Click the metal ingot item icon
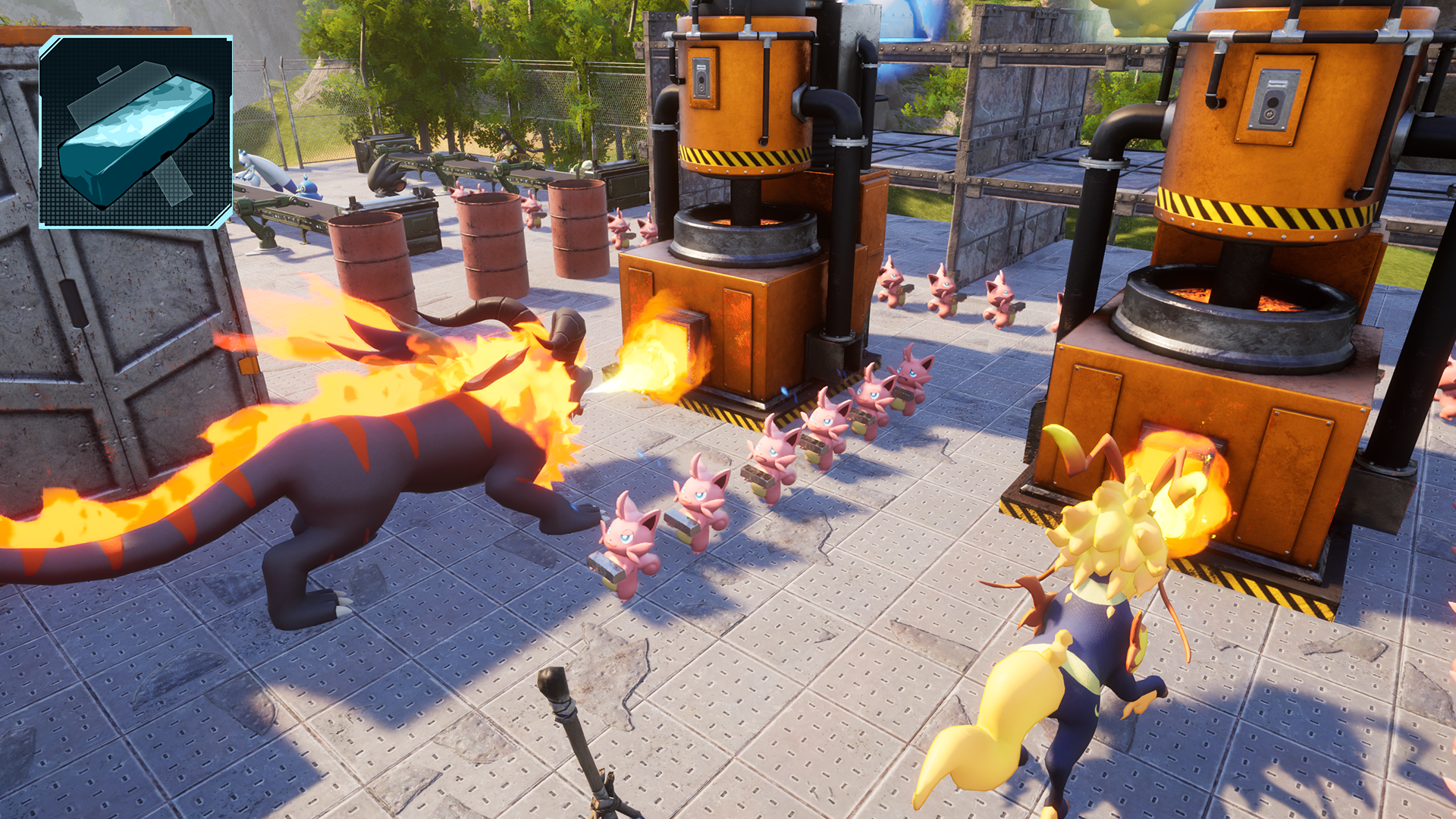 (136, 132)
